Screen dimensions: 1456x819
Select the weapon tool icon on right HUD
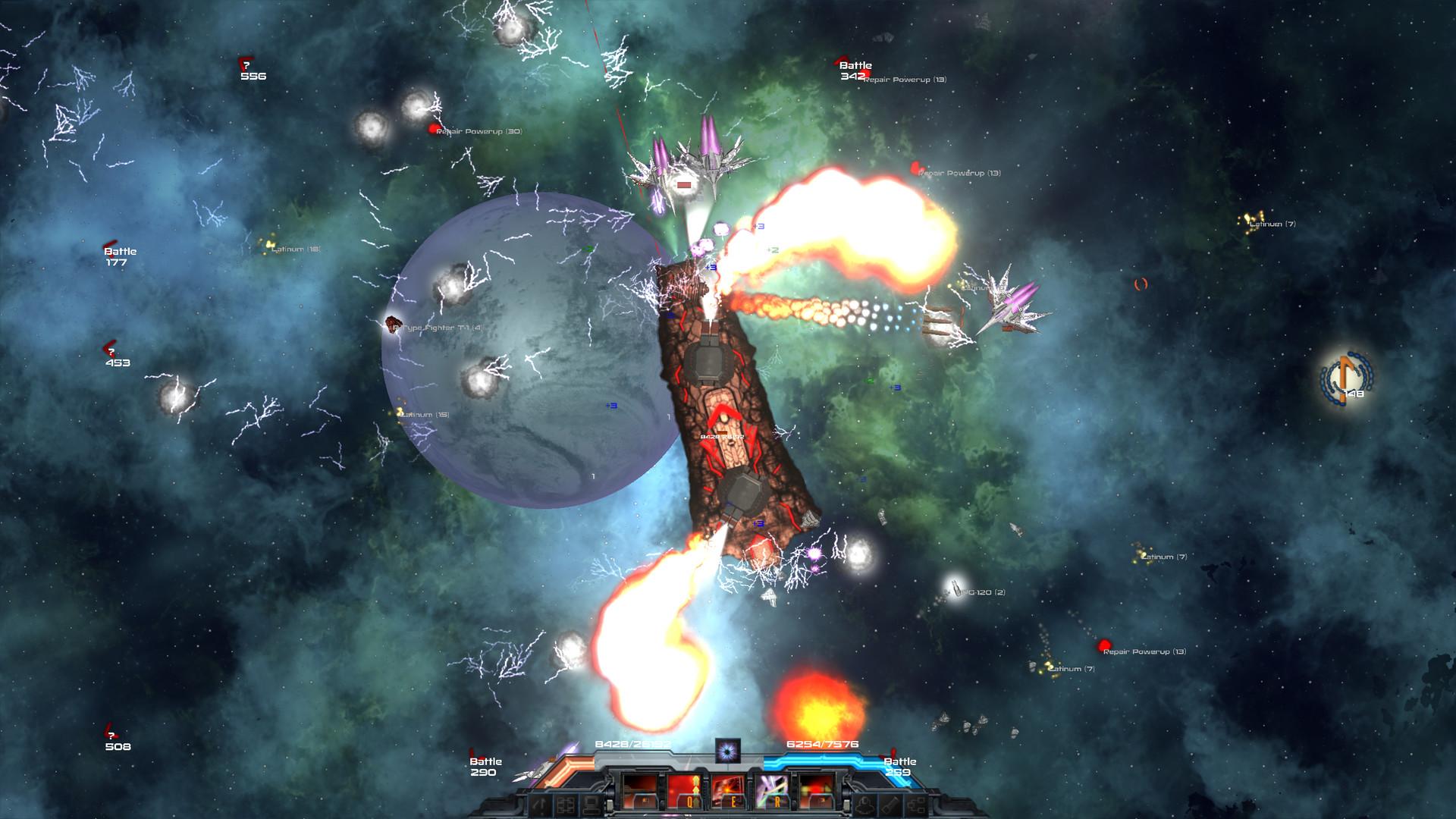[890, 805]
